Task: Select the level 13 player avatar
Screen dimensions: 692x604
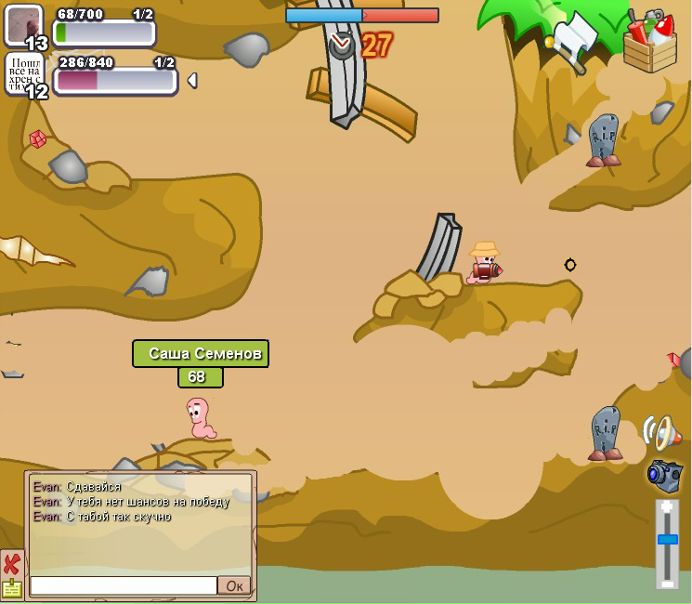Action: coord(24,25)
